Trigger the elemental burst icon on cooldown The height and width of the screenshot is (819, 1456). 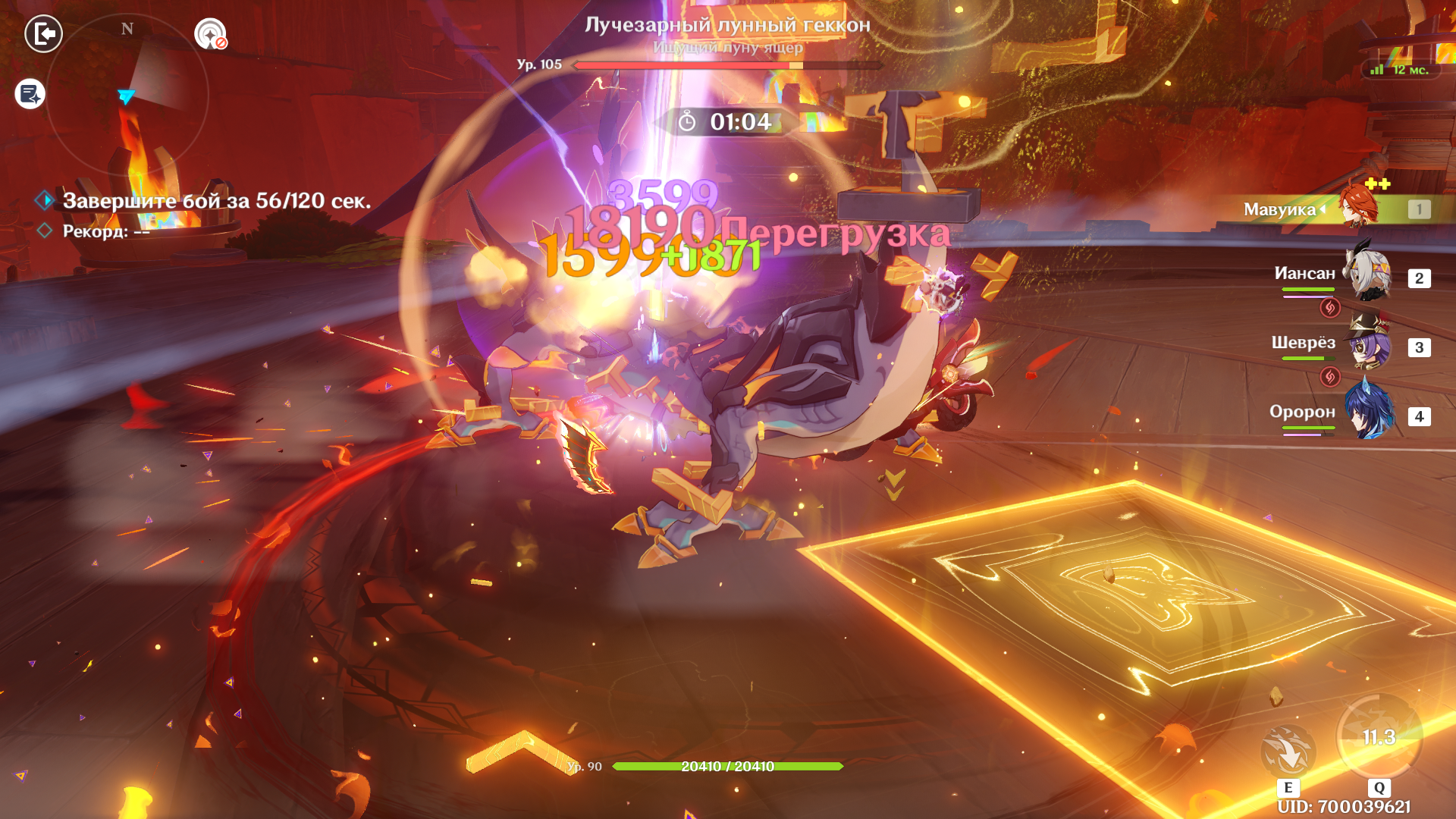tap(1379, 737)
